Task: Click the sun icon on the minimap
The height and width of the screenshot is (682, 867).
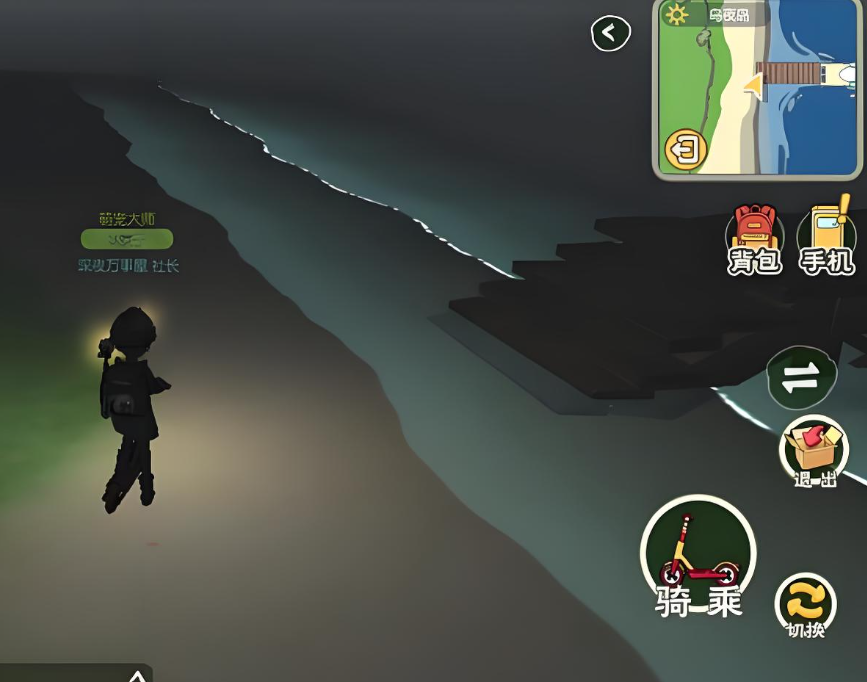Action: point(678,15)
